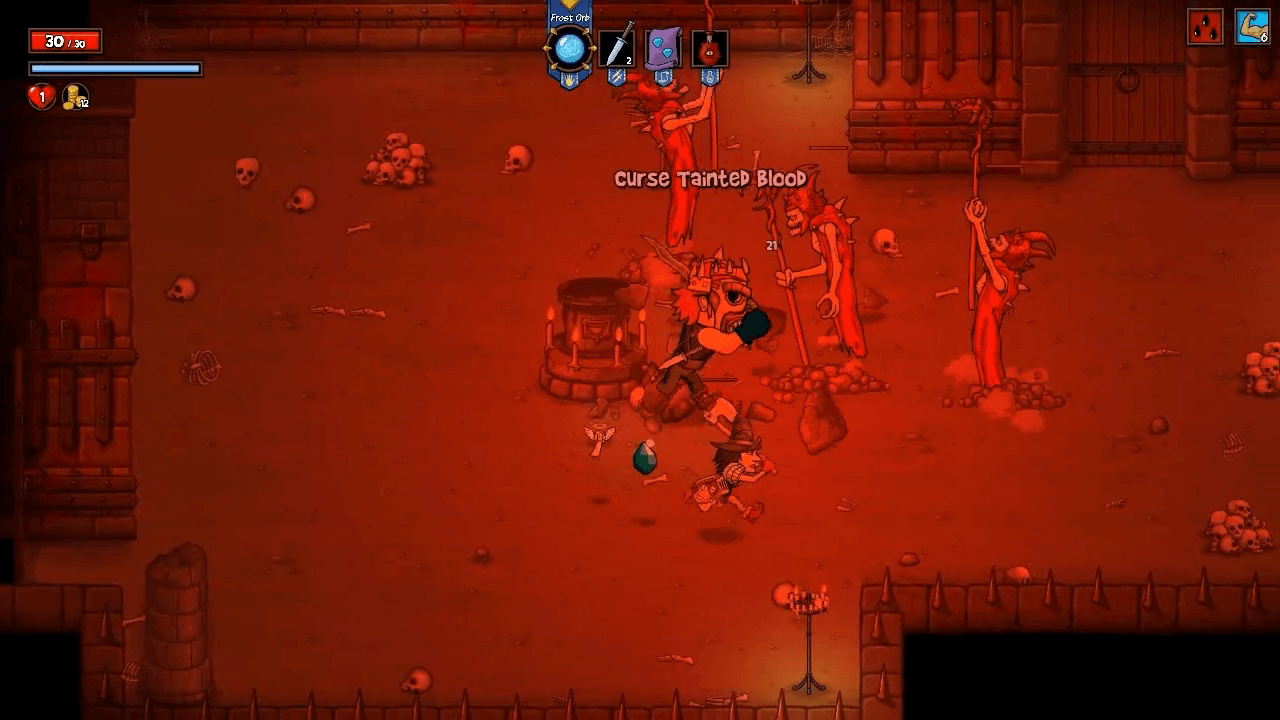This screenshot has width=1280, height=720.
Task: Open the coin counter showing 12
Action: pos(76,97)
